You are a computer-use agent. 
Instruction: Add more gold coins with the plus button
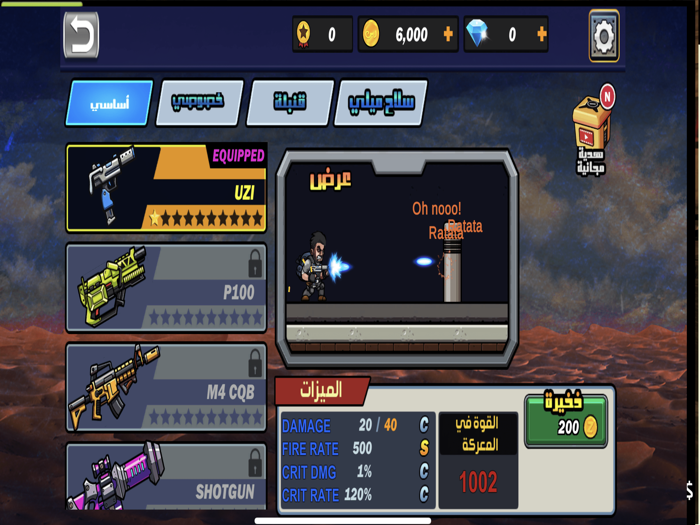click(448, 35)
